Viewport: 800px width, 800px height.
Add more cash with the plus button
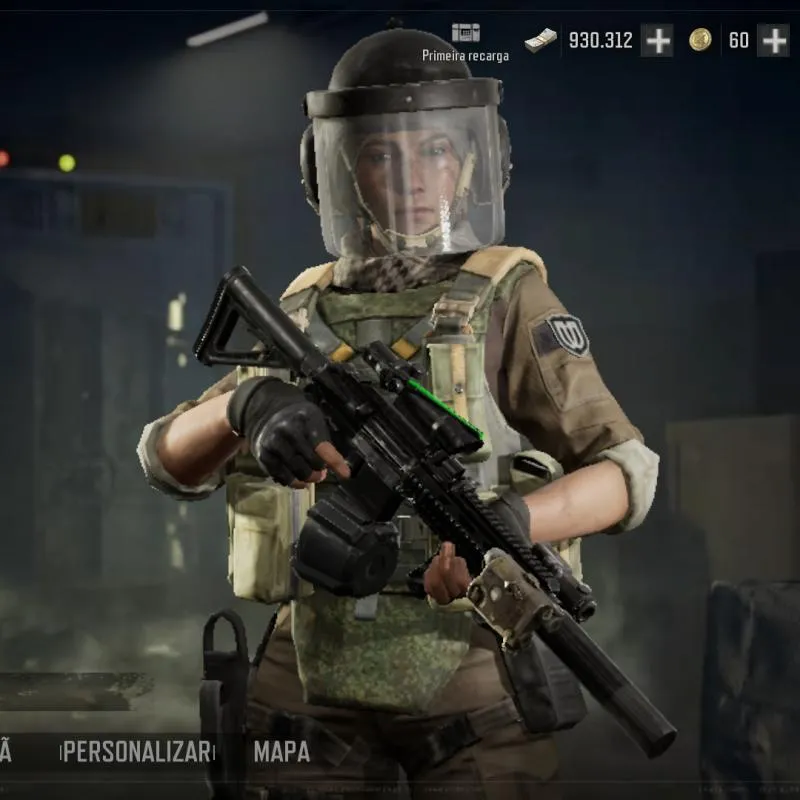point(657,40)
